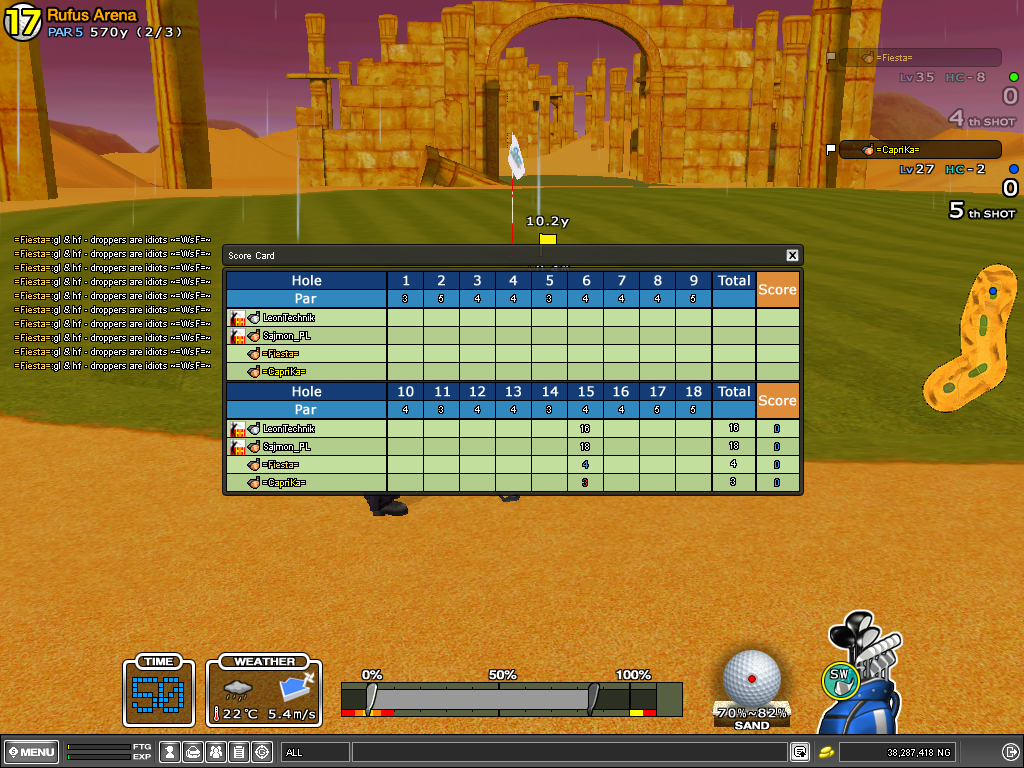This screenshot has height=768, width=1024.
Task: Click the course minimap
Action: (968, 340)
